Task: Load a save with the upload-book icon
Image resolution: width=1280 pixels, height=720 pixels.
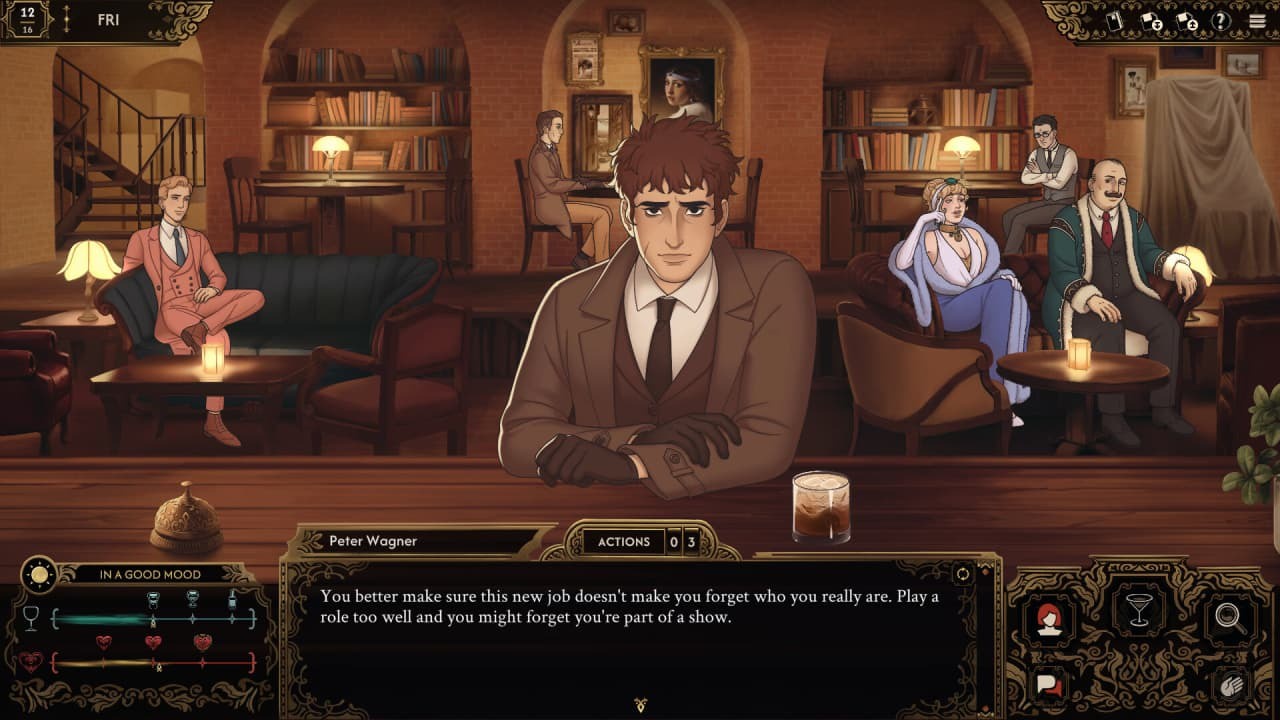Action: pyautogui.click(x=1186, y=21)
